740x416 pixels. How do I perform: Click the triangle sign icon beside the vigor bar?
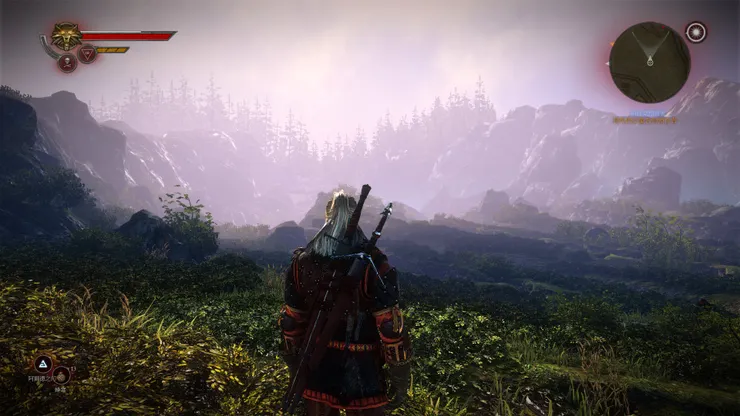tap(88, 54)
